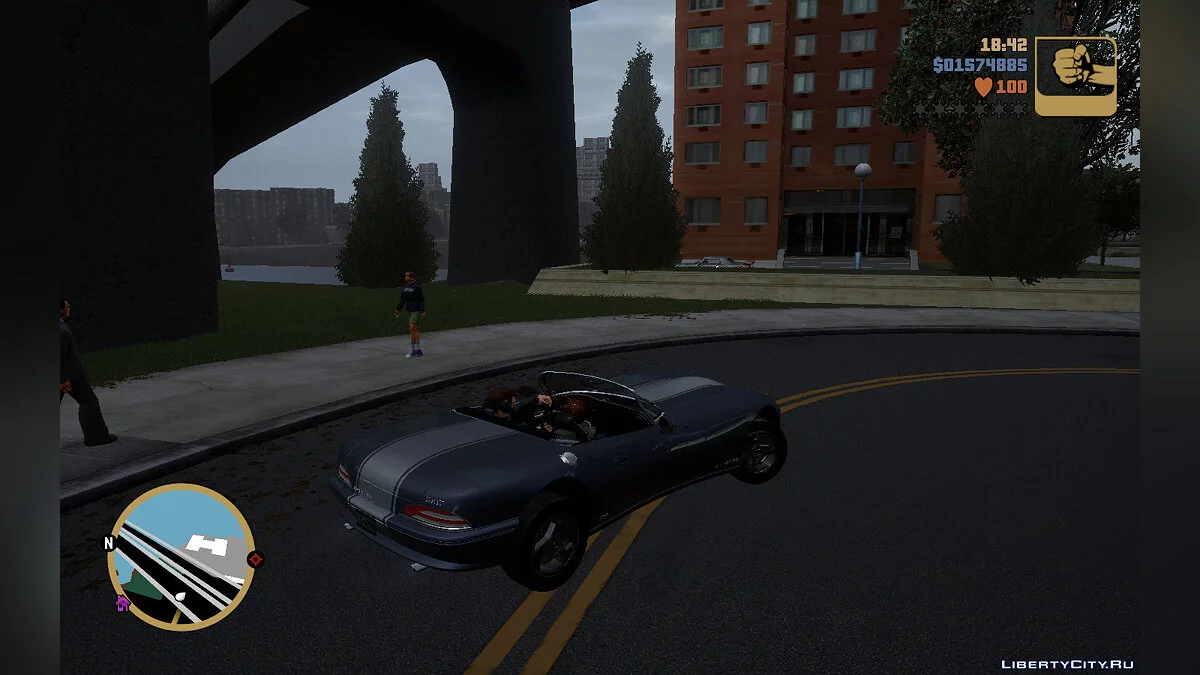1200x675 pixels.
Task: Select the purple safehouse marker on minimap
Action: point(123,603)
